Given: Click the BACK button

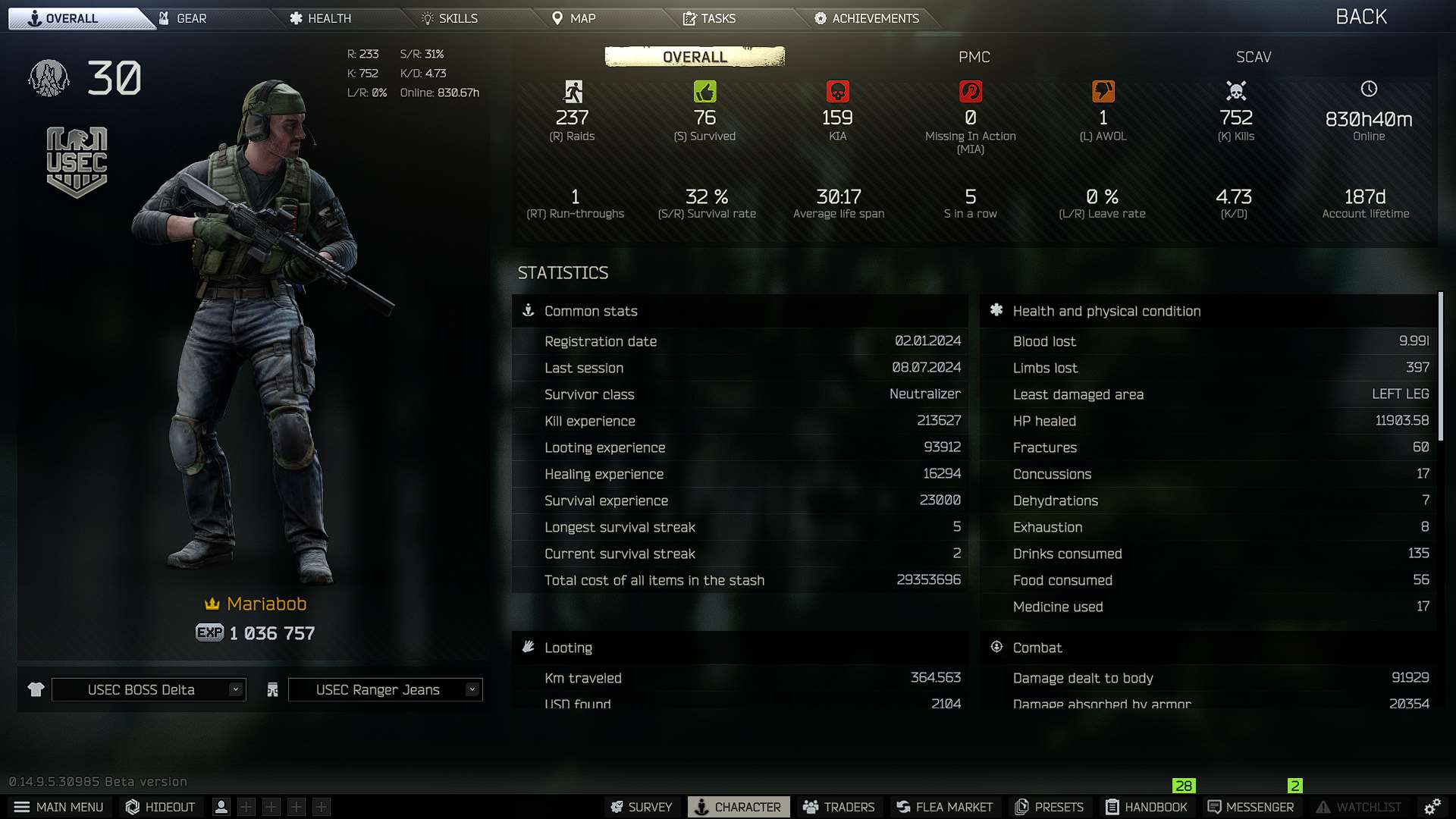Looking at the screenshot, I should tap(1360, 16).
